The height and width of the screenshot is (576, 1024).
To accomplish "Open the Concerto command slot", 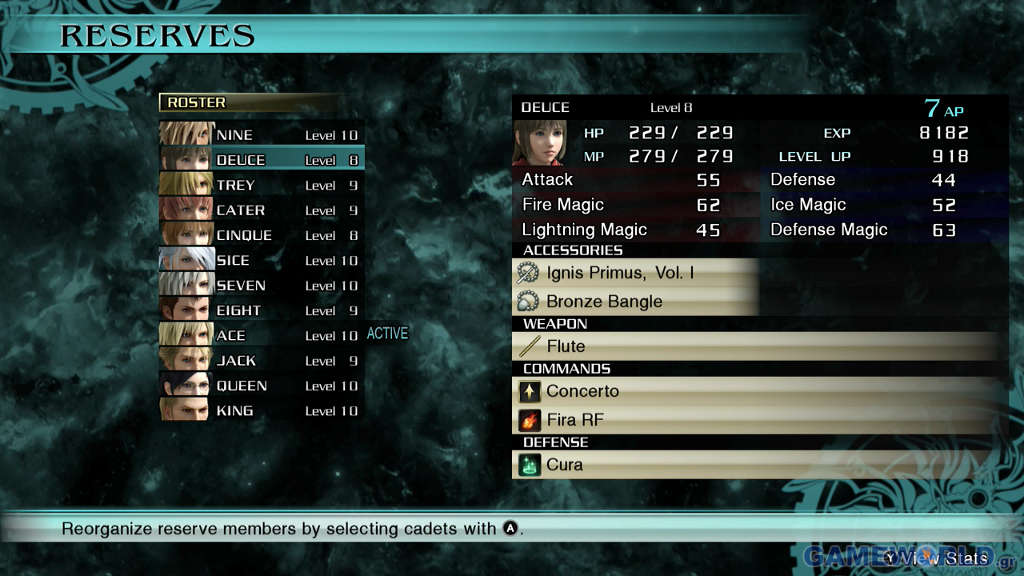I will [755, 391].
